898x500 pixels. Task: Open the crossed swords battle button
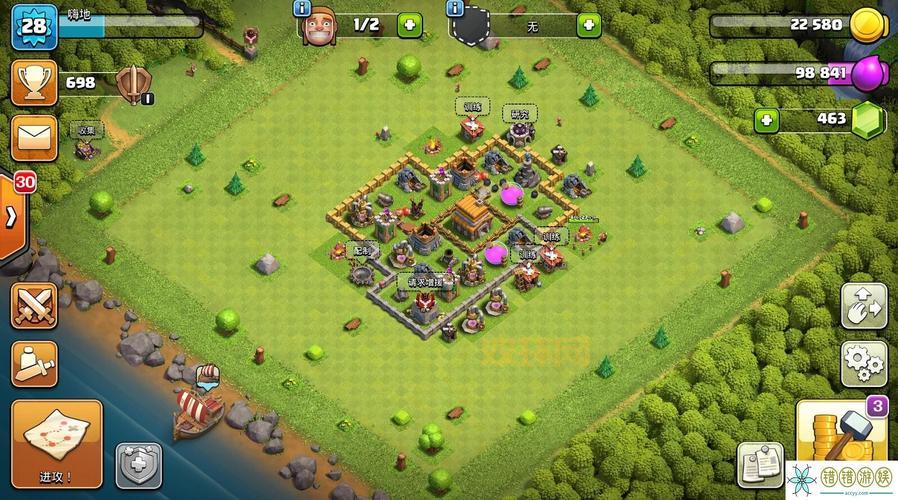pyautogui.click(x=33, y=305)
